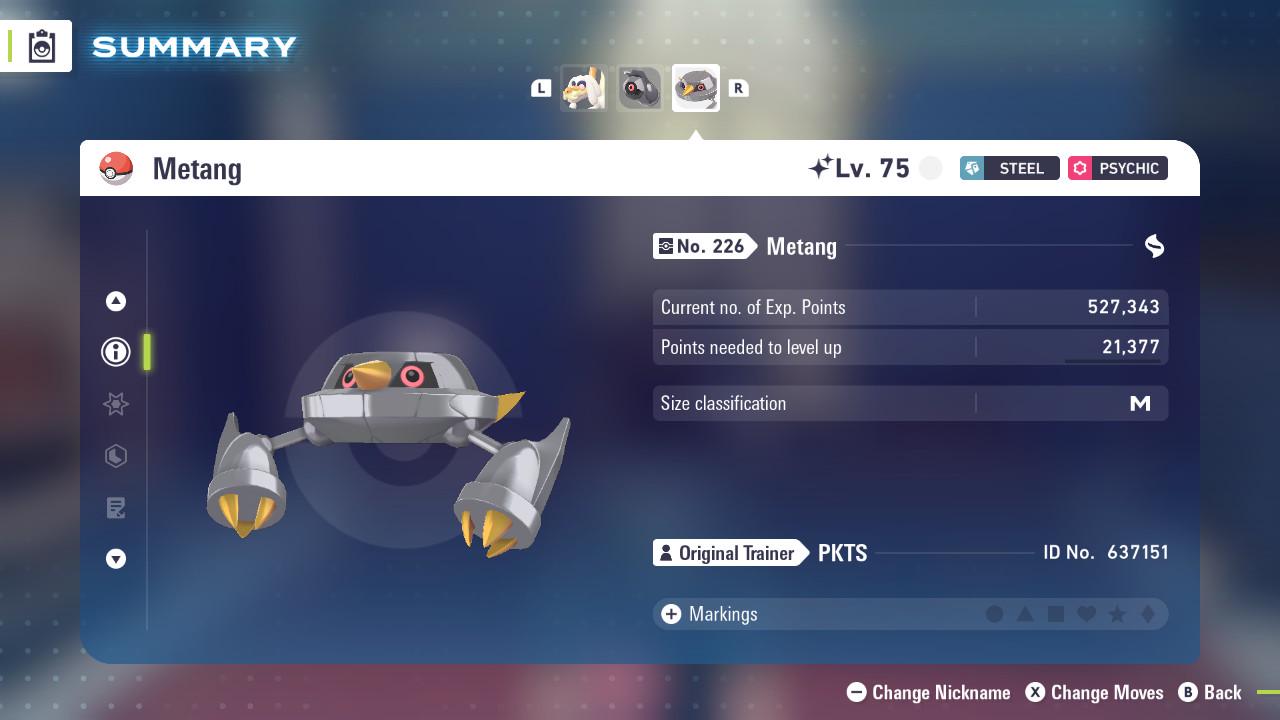Select the Metang party thumbnail
1280x720 pixels.
point(696,88)
